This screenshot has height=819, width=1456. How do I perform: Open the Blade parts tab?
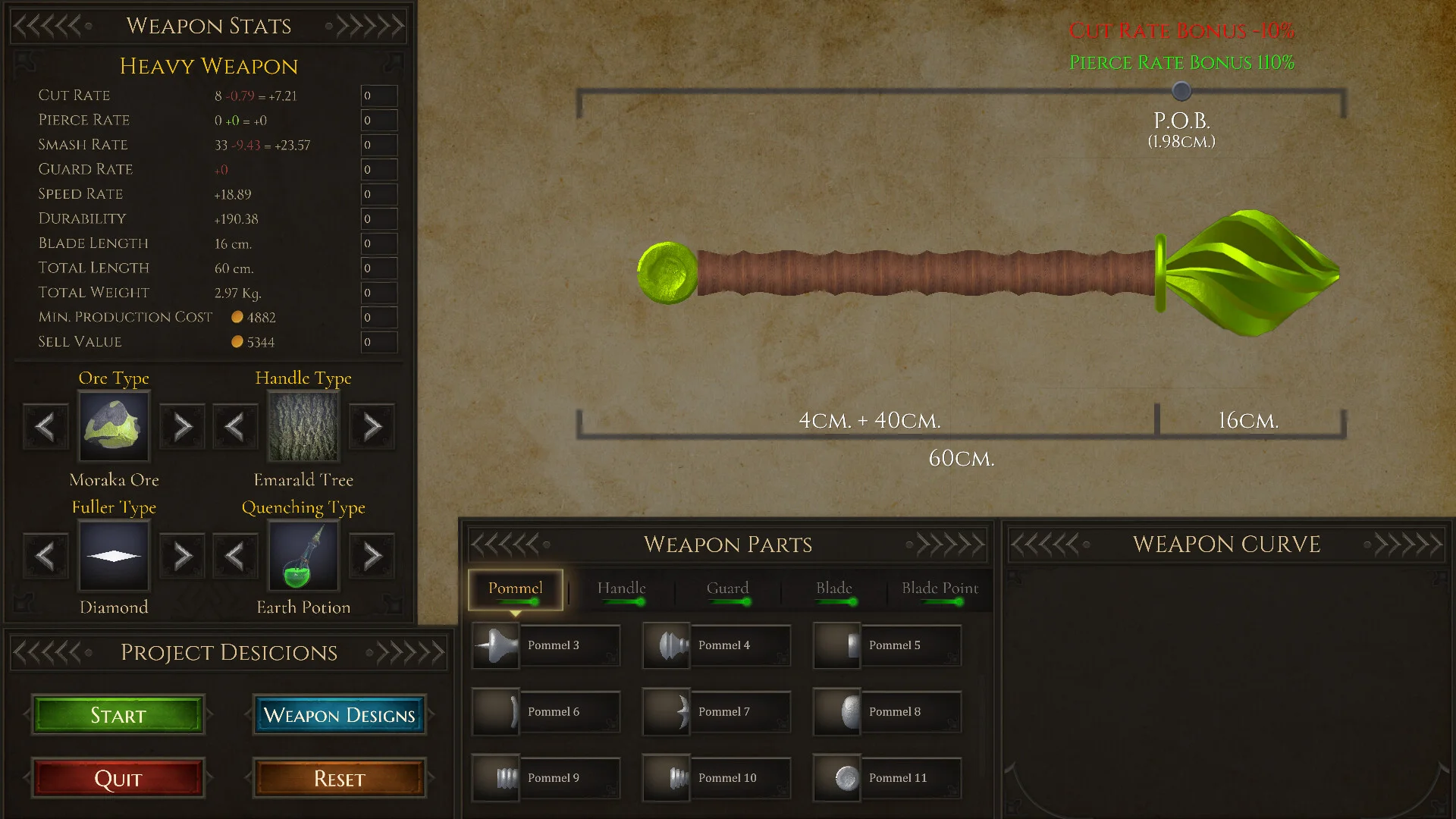(x=833, y=589)
